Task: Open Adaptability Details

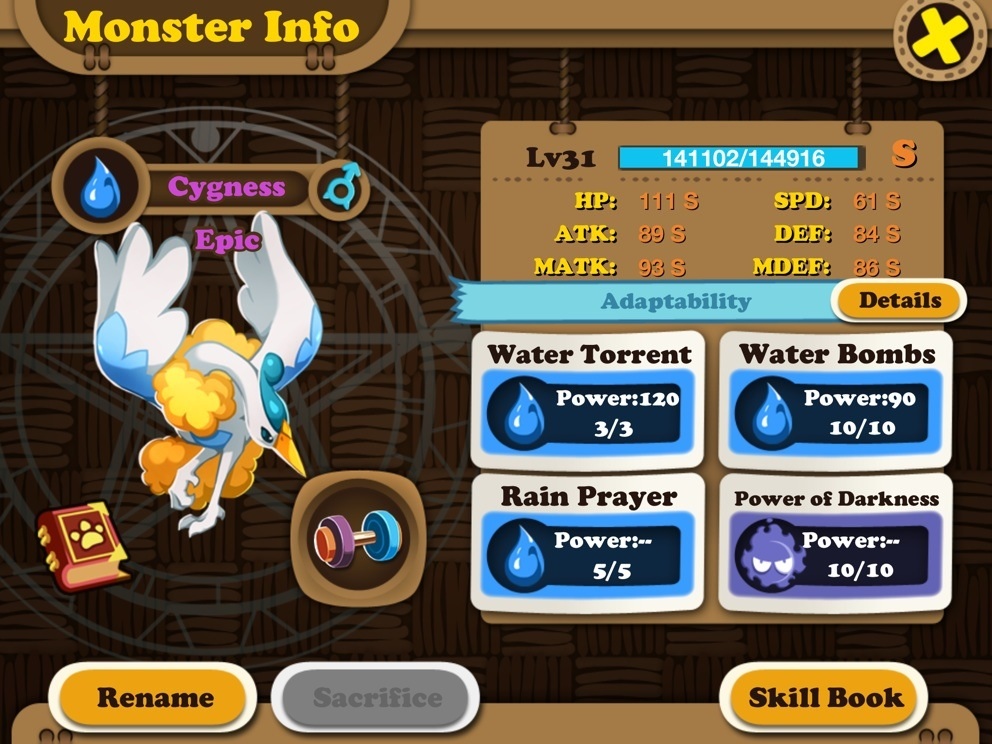Action: pos(899,300)
